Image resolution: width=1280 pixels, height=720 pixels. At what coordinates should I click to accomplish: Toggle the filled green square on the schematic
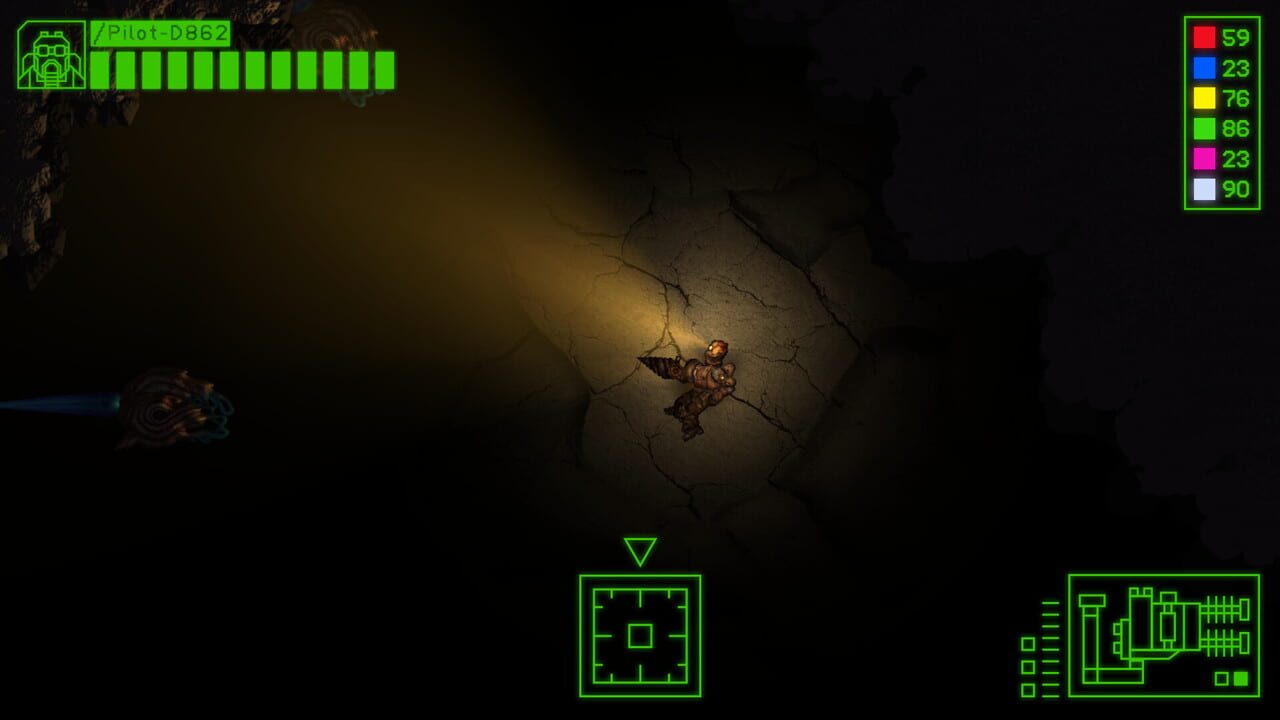click(1241, 677)
